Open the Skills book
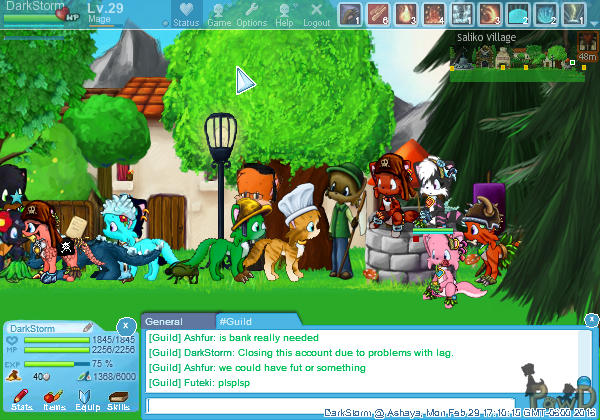The image size is (600, 420). pos(117,400)
